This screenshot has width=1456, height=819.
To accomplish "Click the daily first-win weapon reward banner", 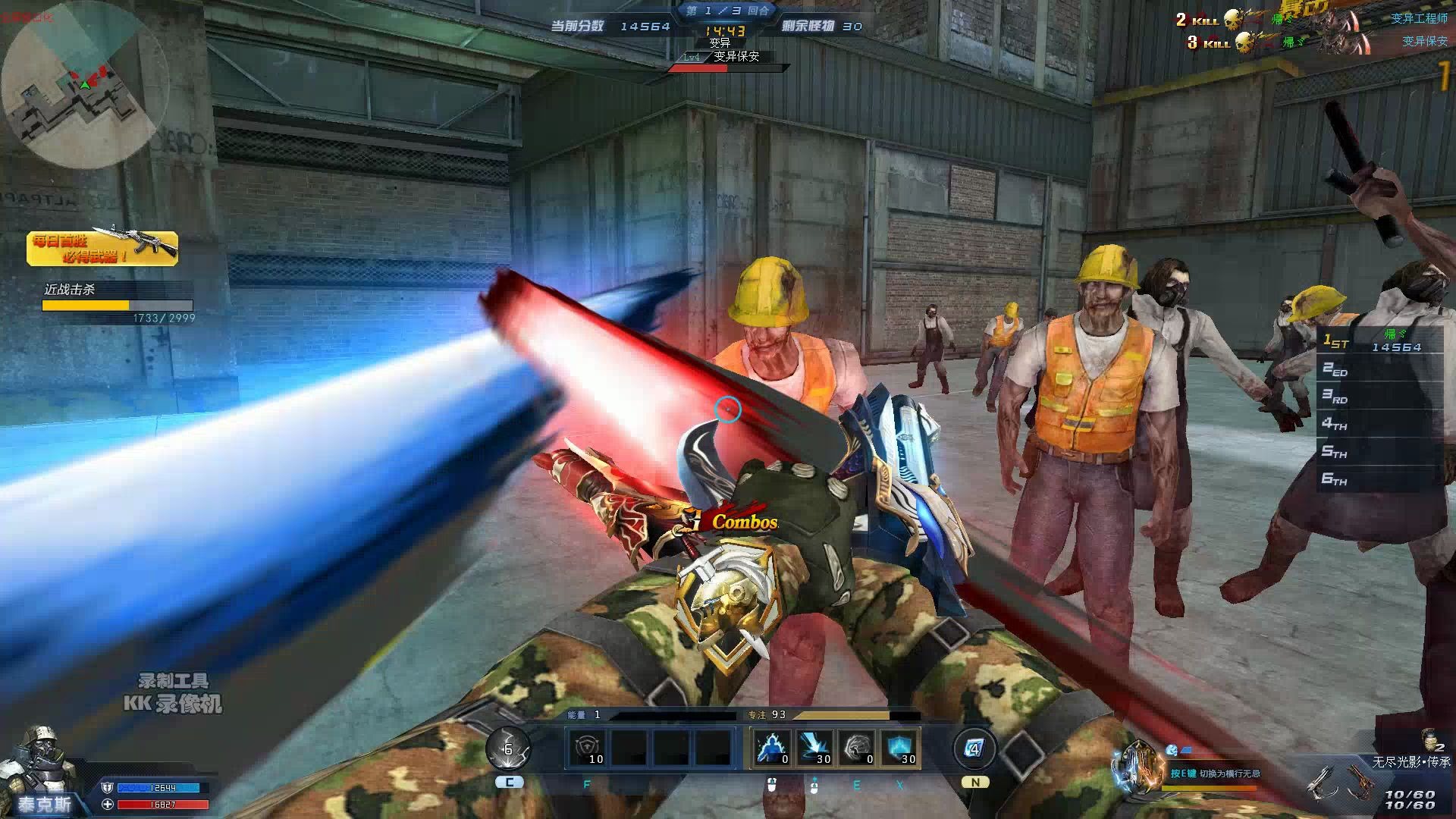I will pos(102,248).
